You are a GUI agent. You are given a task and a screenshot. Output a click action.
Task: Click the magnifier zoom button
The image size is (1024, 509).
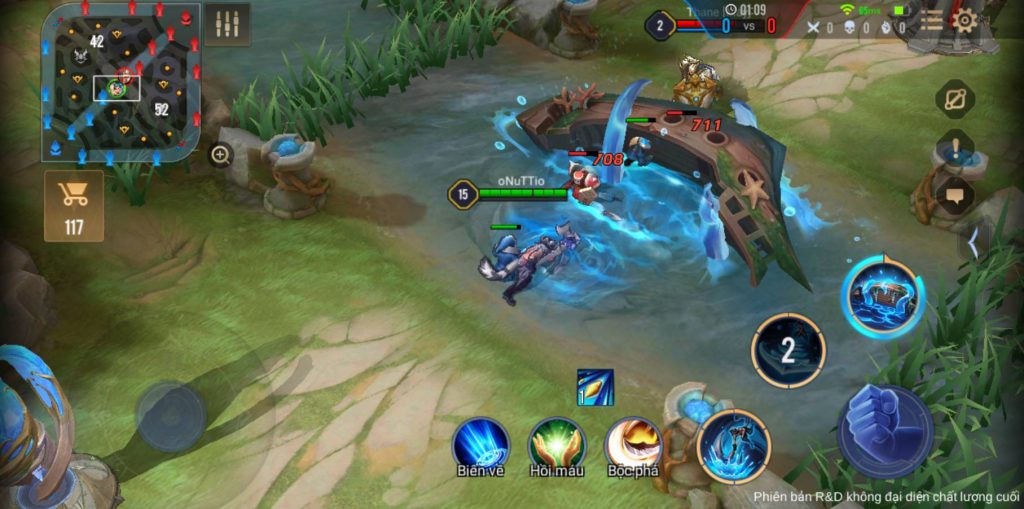(x=220, y=154)
